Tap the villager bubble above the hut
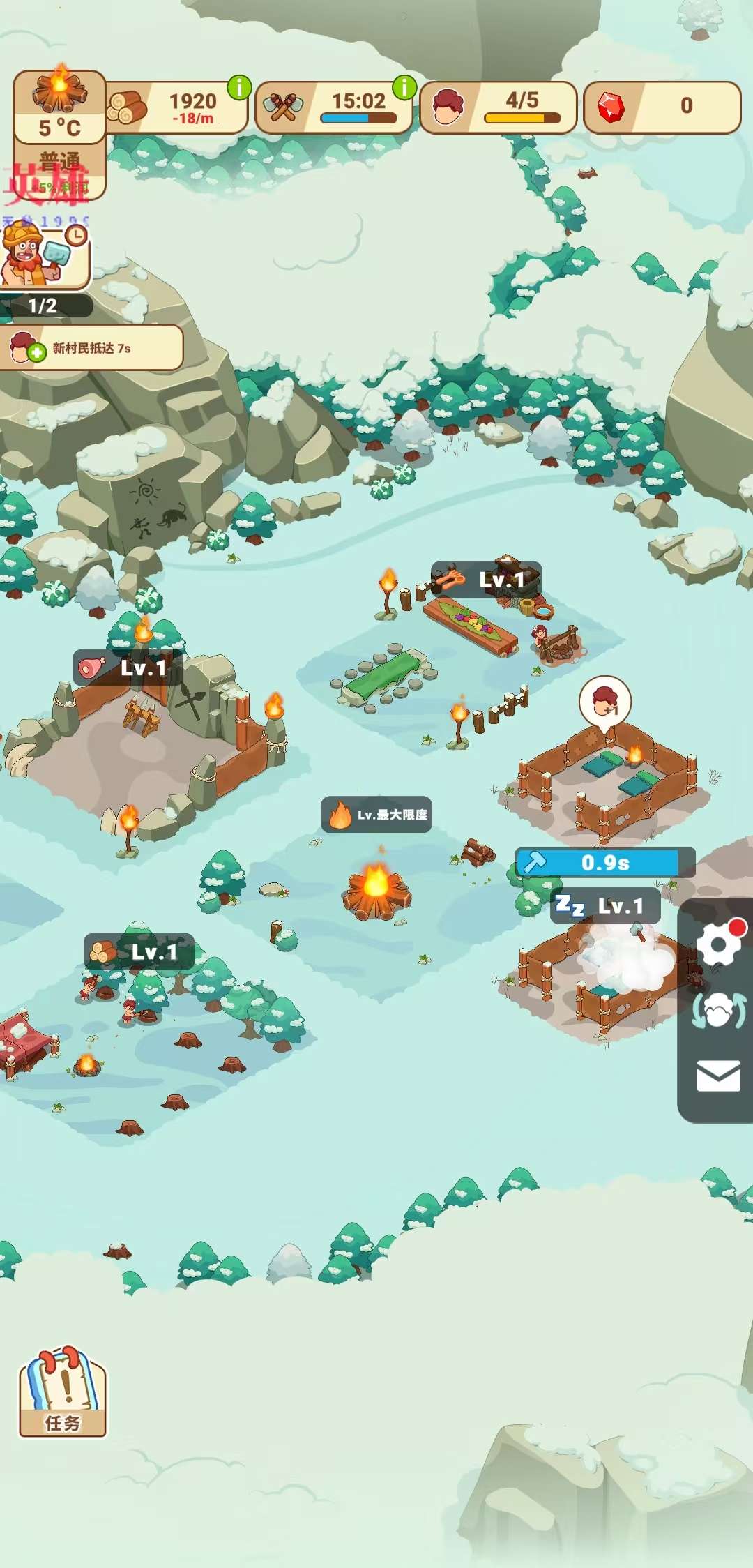Viewport: 753px width, 1568px height. click(604, 701)
